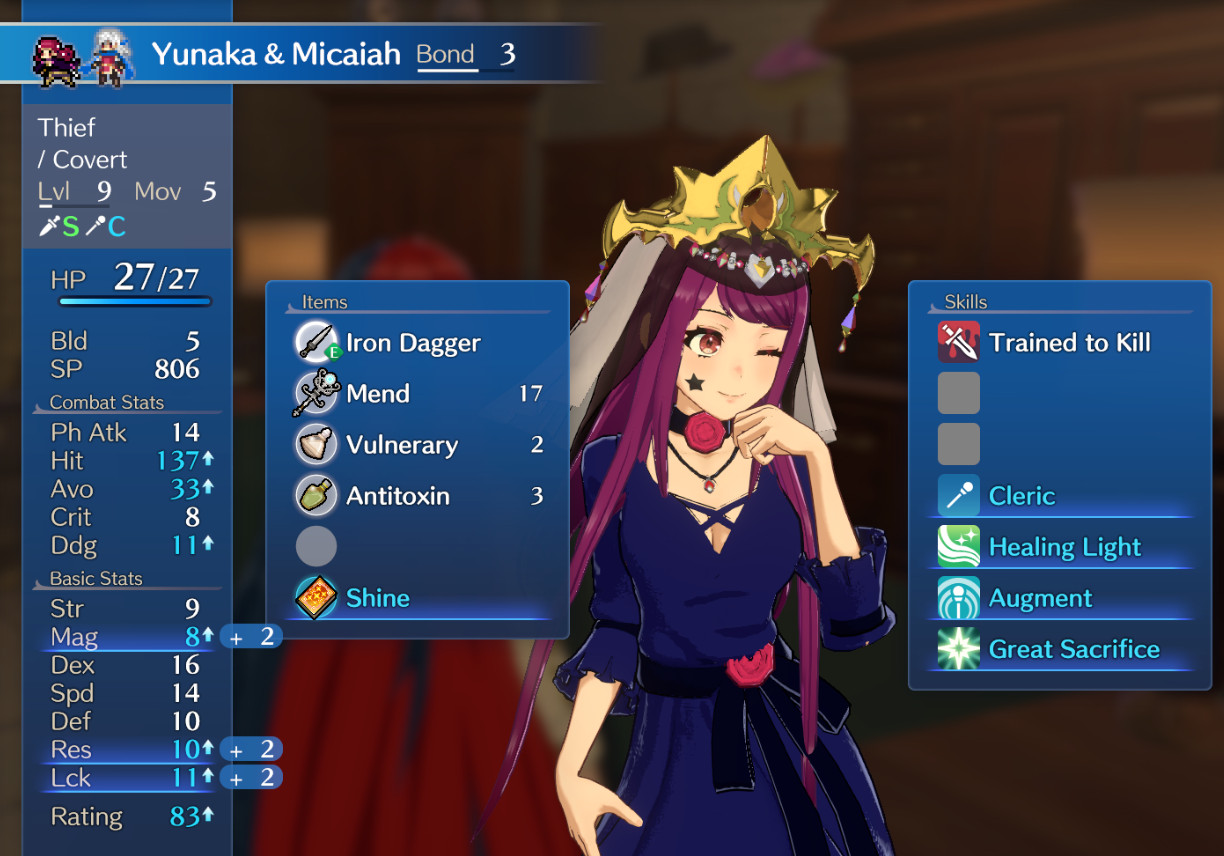Select the Iron Dagger item

click(412, 343)
